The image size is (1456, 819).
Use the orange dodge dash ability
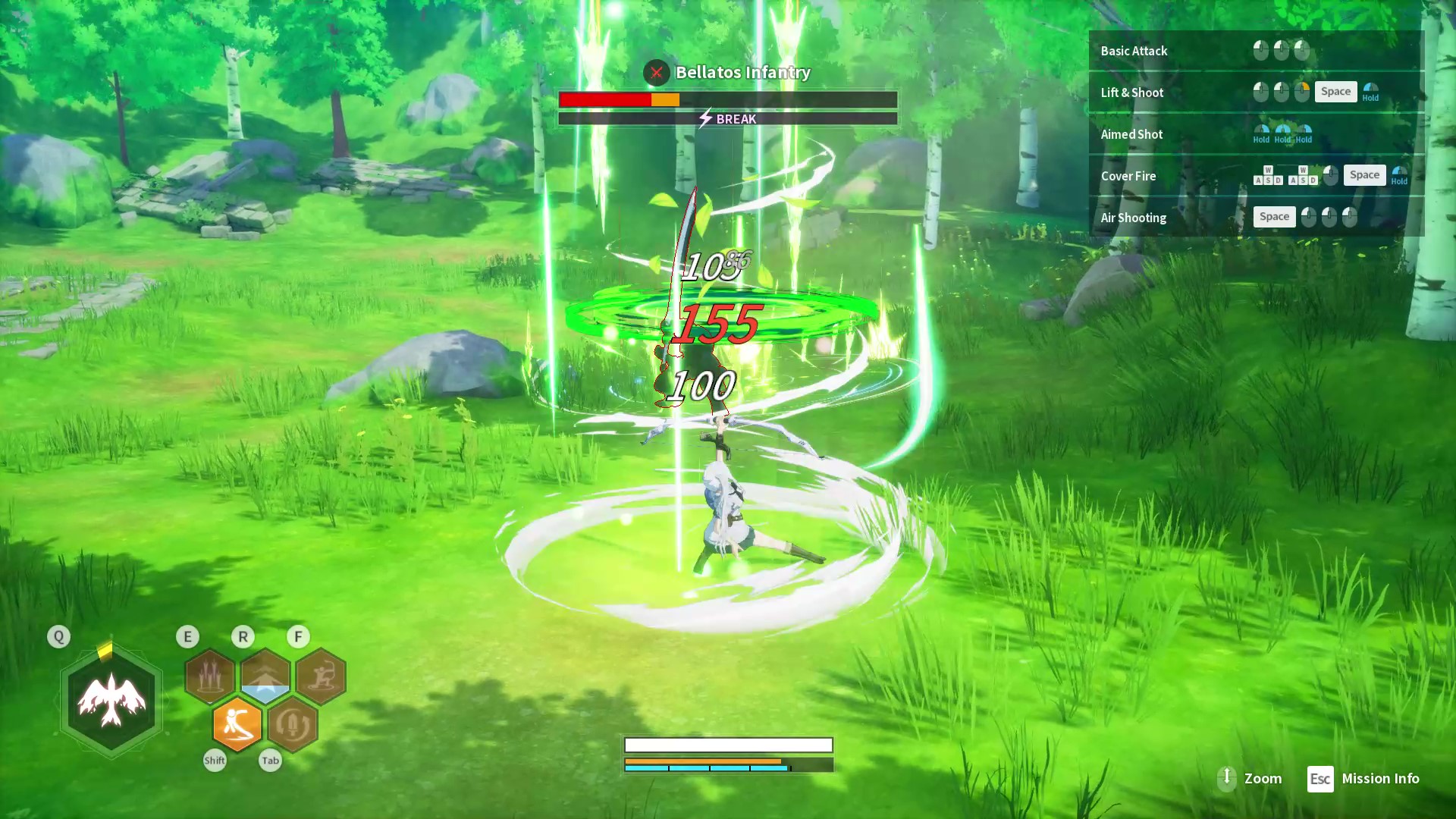pyautogui.click(x=237, y=725)
